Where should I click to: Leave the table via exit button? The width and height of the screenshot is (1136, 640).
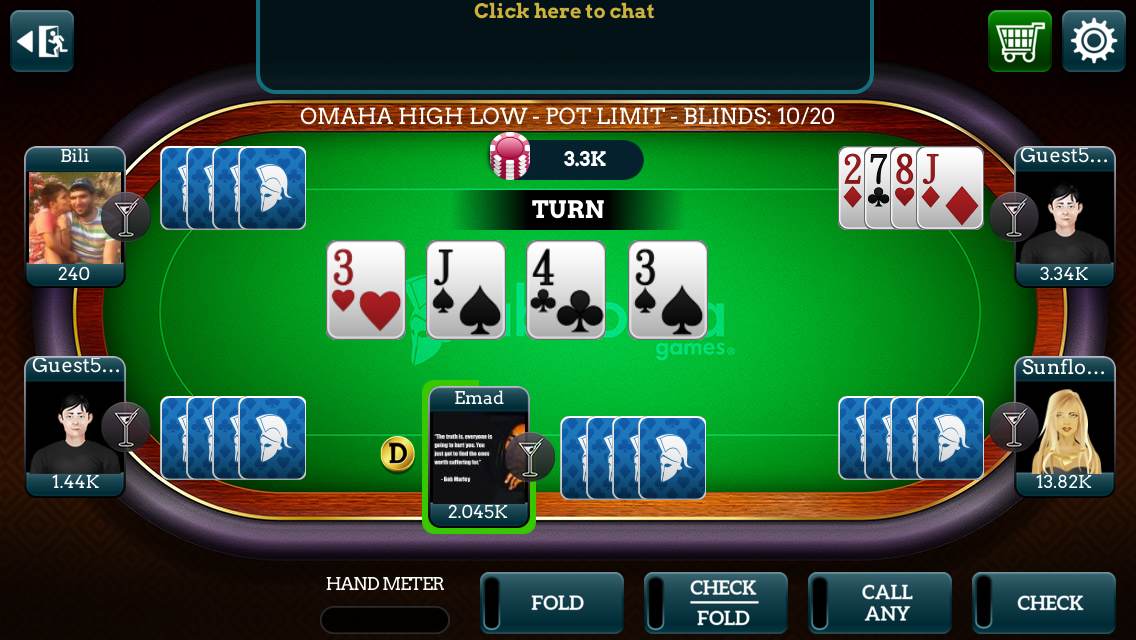tap(42, 41)
